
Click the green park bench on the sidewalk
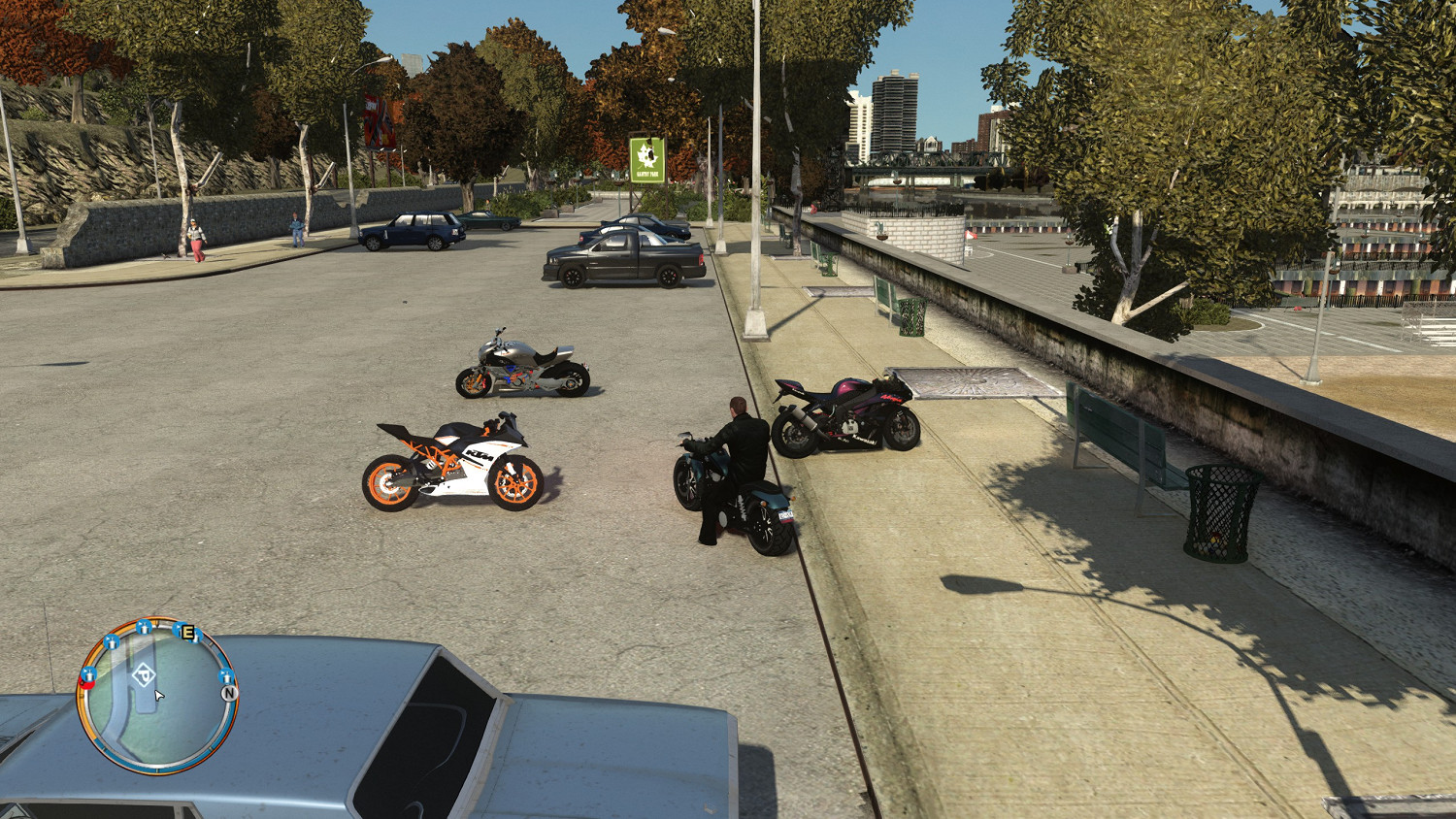[1116, 432]
